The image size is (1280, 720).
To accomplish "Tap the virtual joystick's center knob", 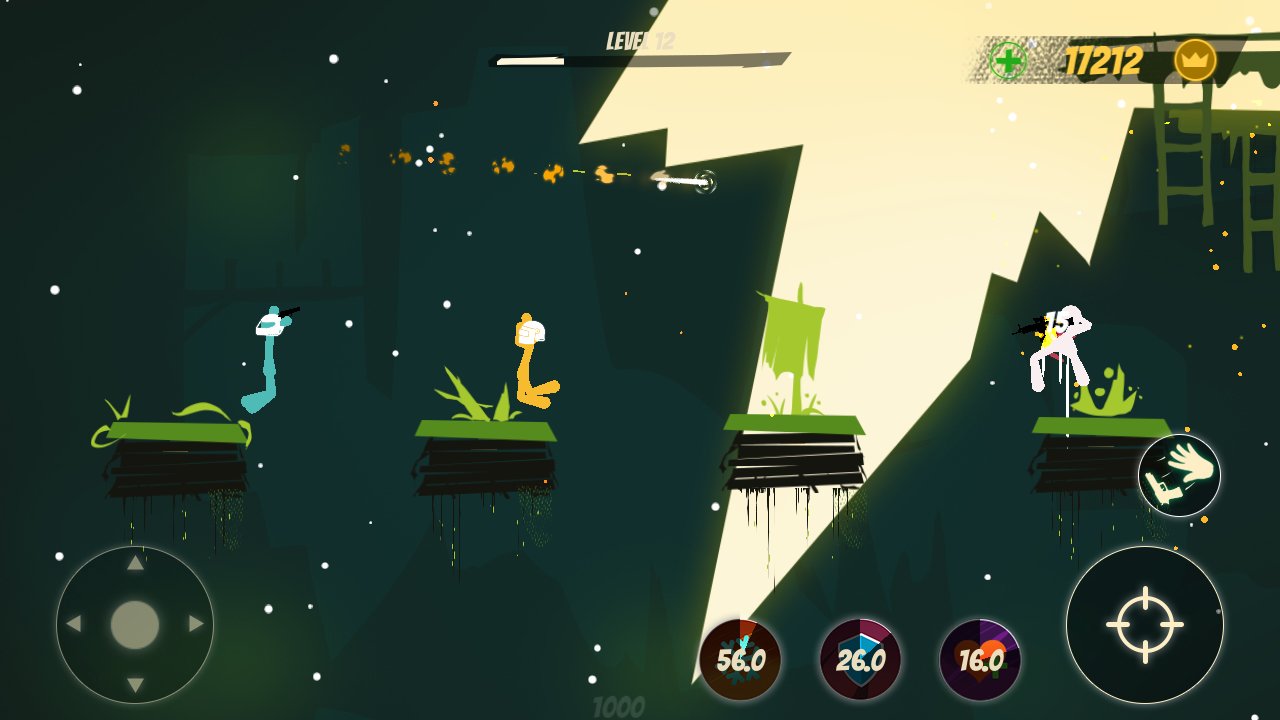I will click(x=135, y=624).
